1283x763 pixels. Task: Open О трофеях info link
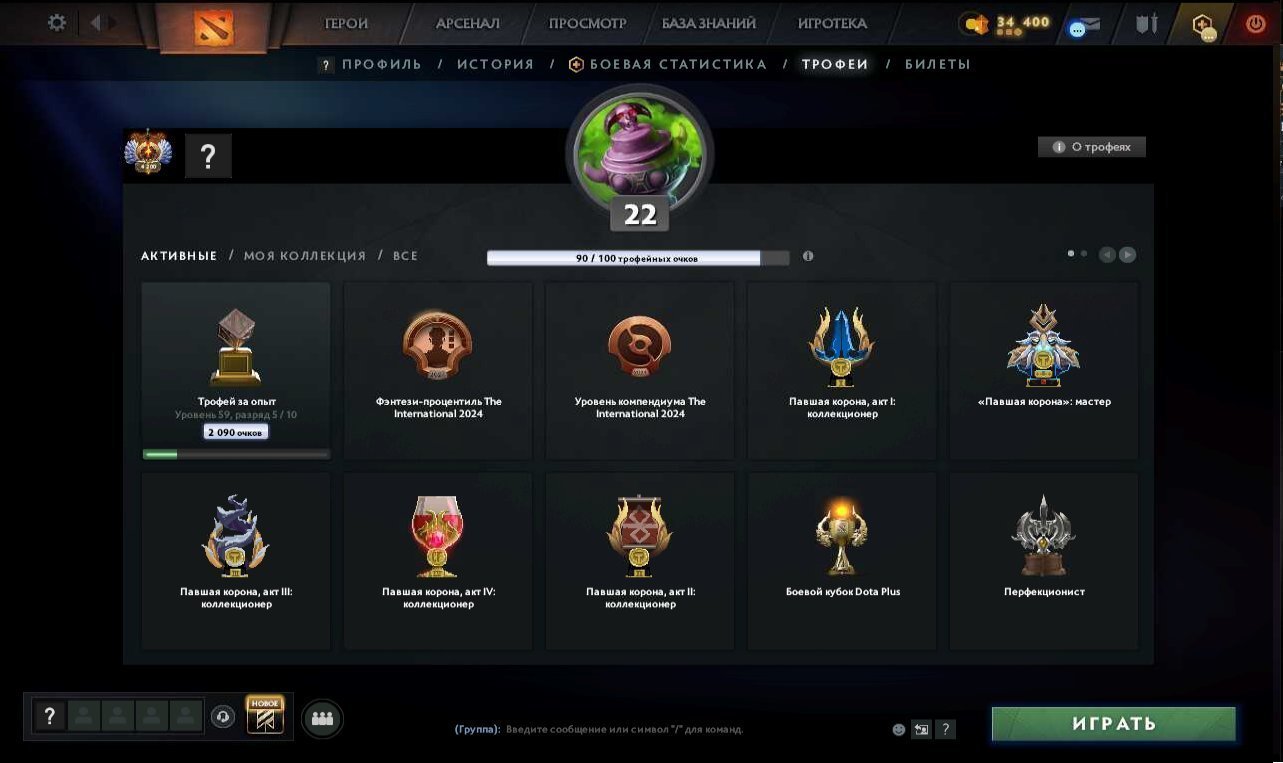point(1092,146)
